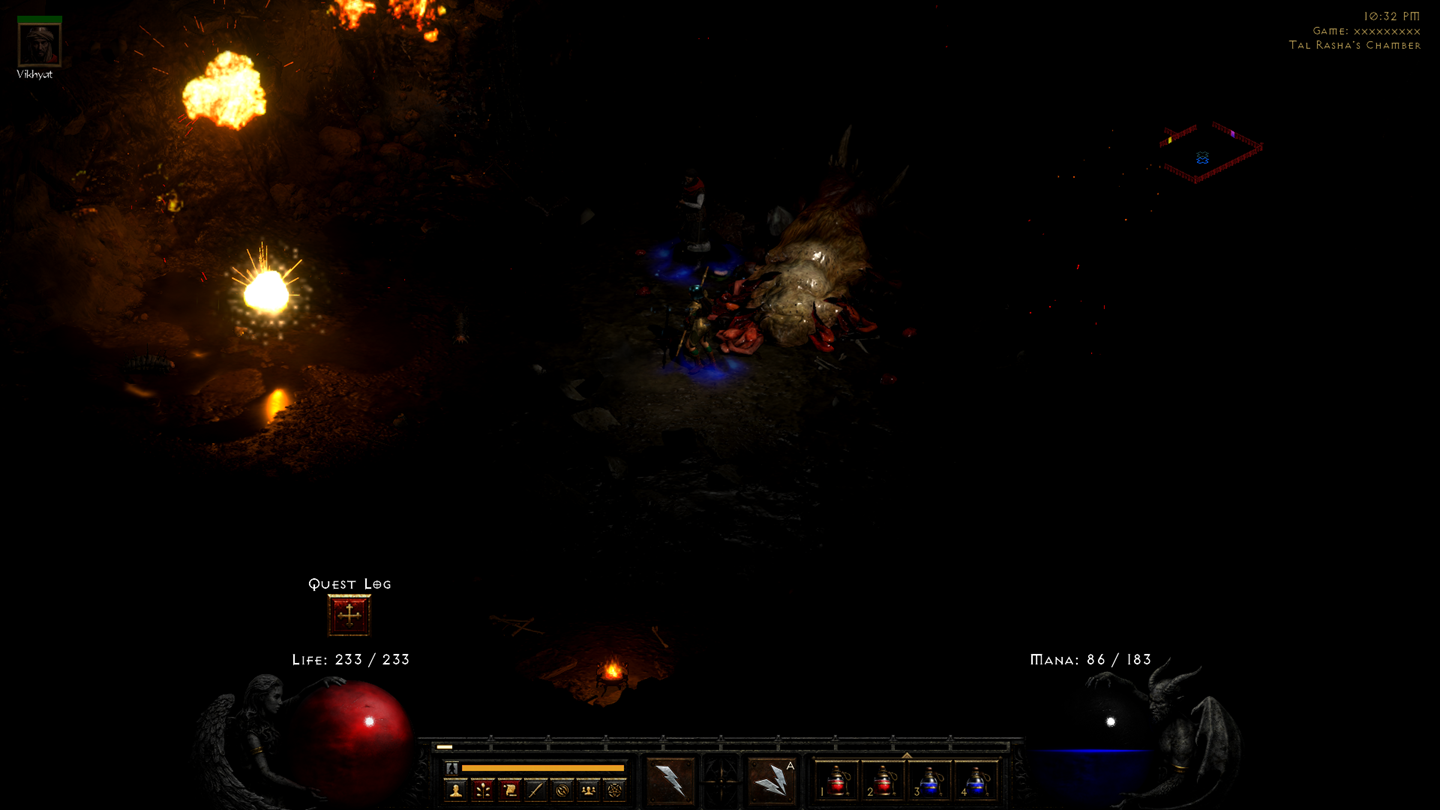Open the character stats screen icon

pos(454,790)
